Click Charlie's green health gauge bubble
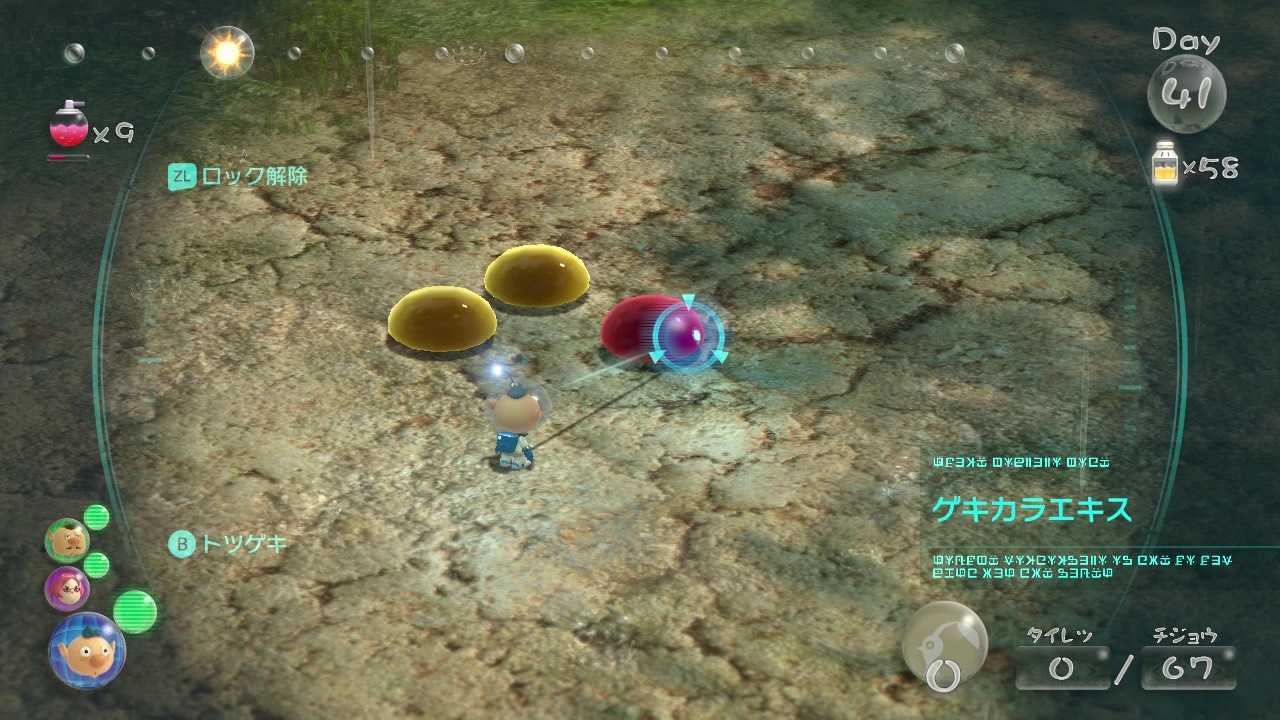Screen dimensions: 1280x720 click(96, 517)
